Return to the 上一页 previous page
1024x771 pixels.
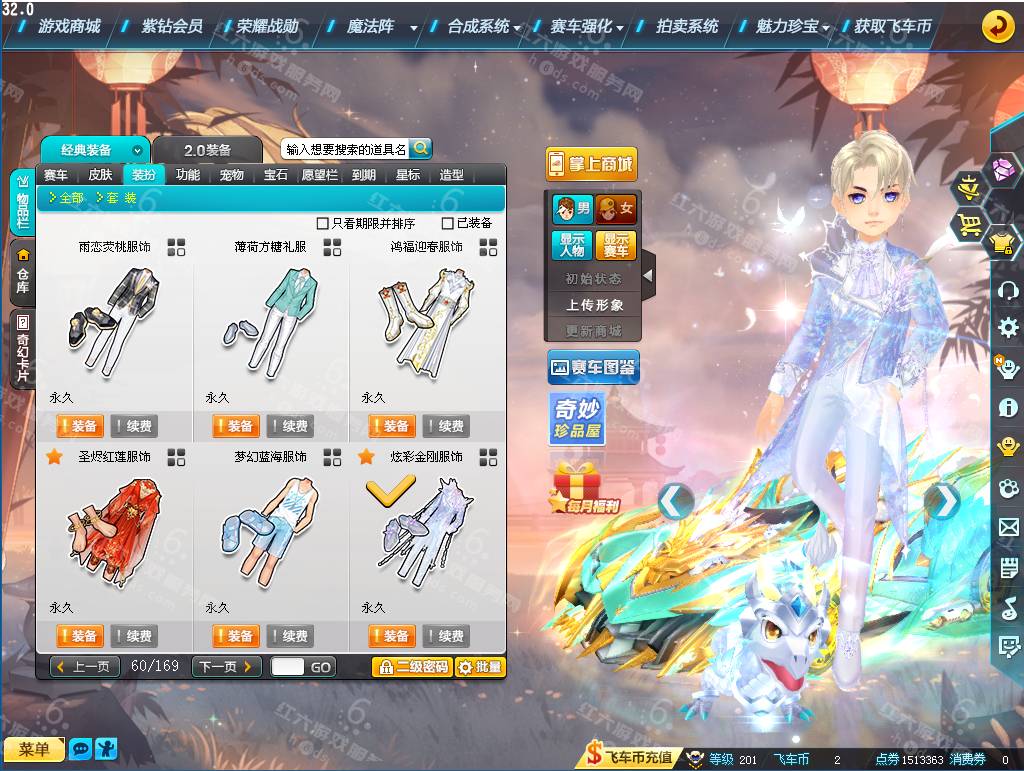click(86, 667)
